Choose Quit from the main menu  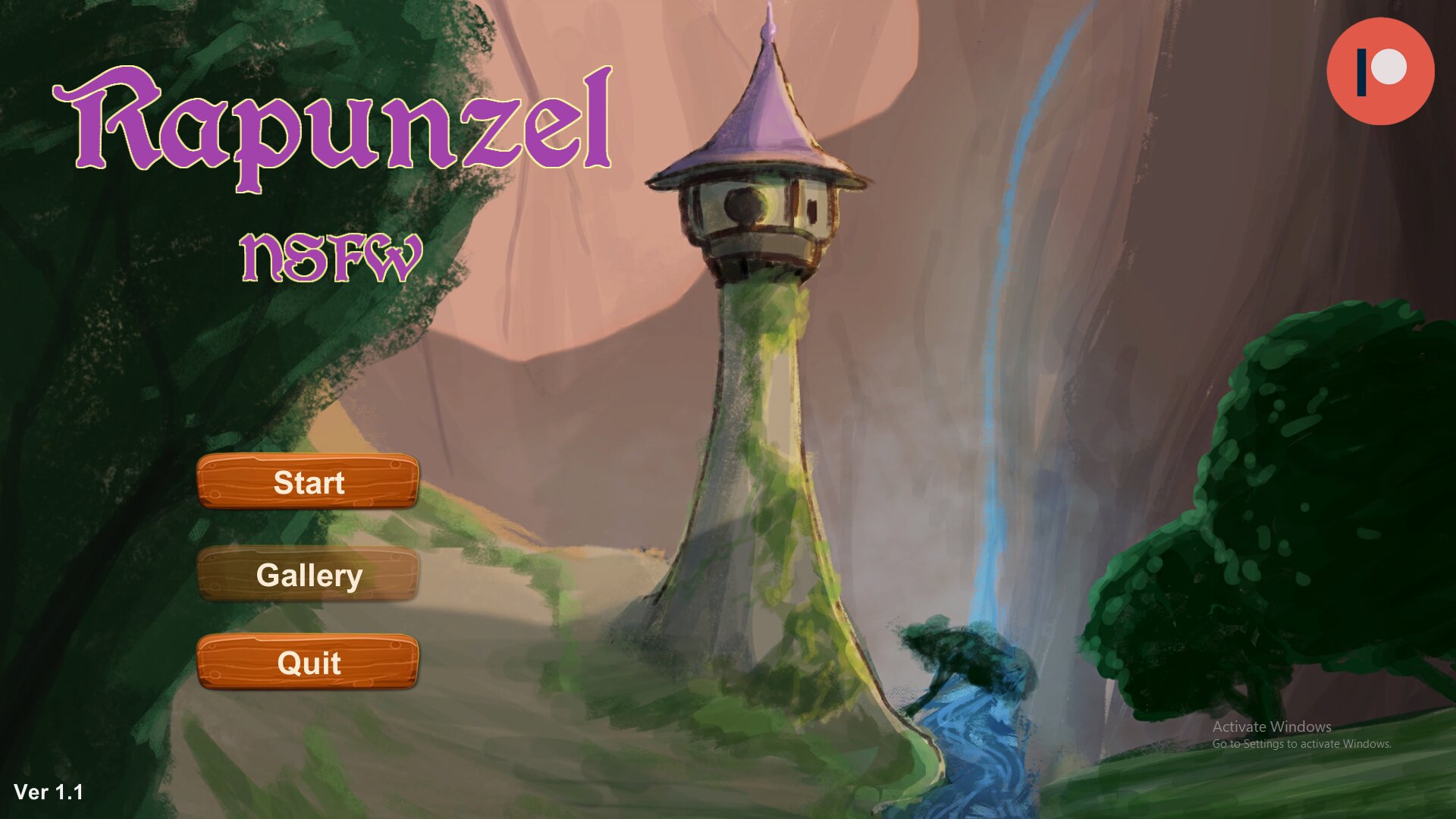pos(308,664)
